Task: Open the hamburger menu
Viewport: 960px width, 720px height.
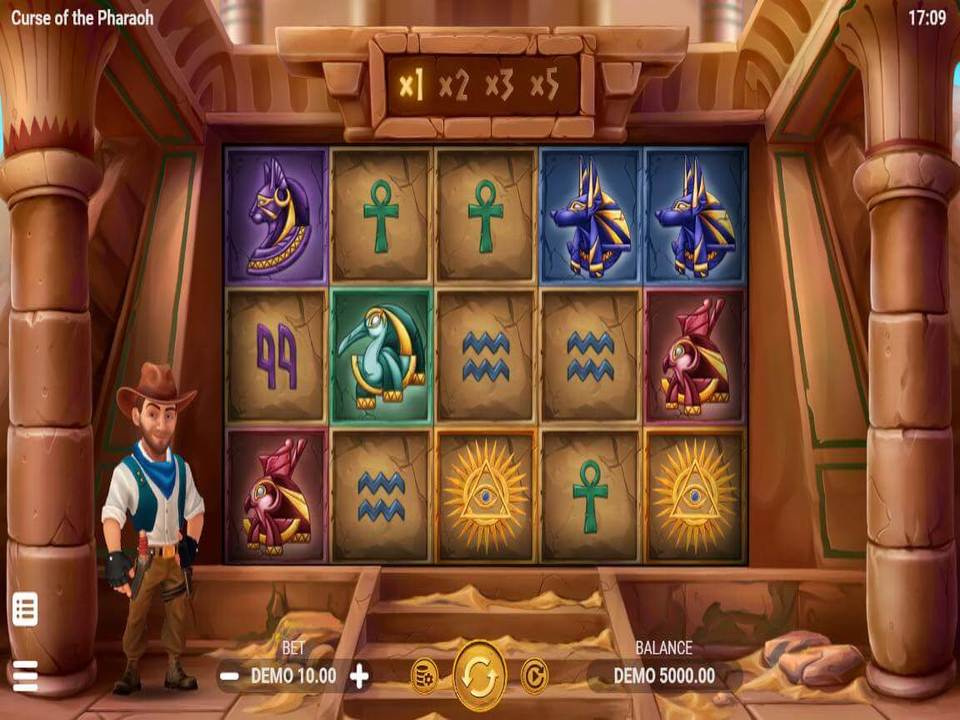Action: 25,676
